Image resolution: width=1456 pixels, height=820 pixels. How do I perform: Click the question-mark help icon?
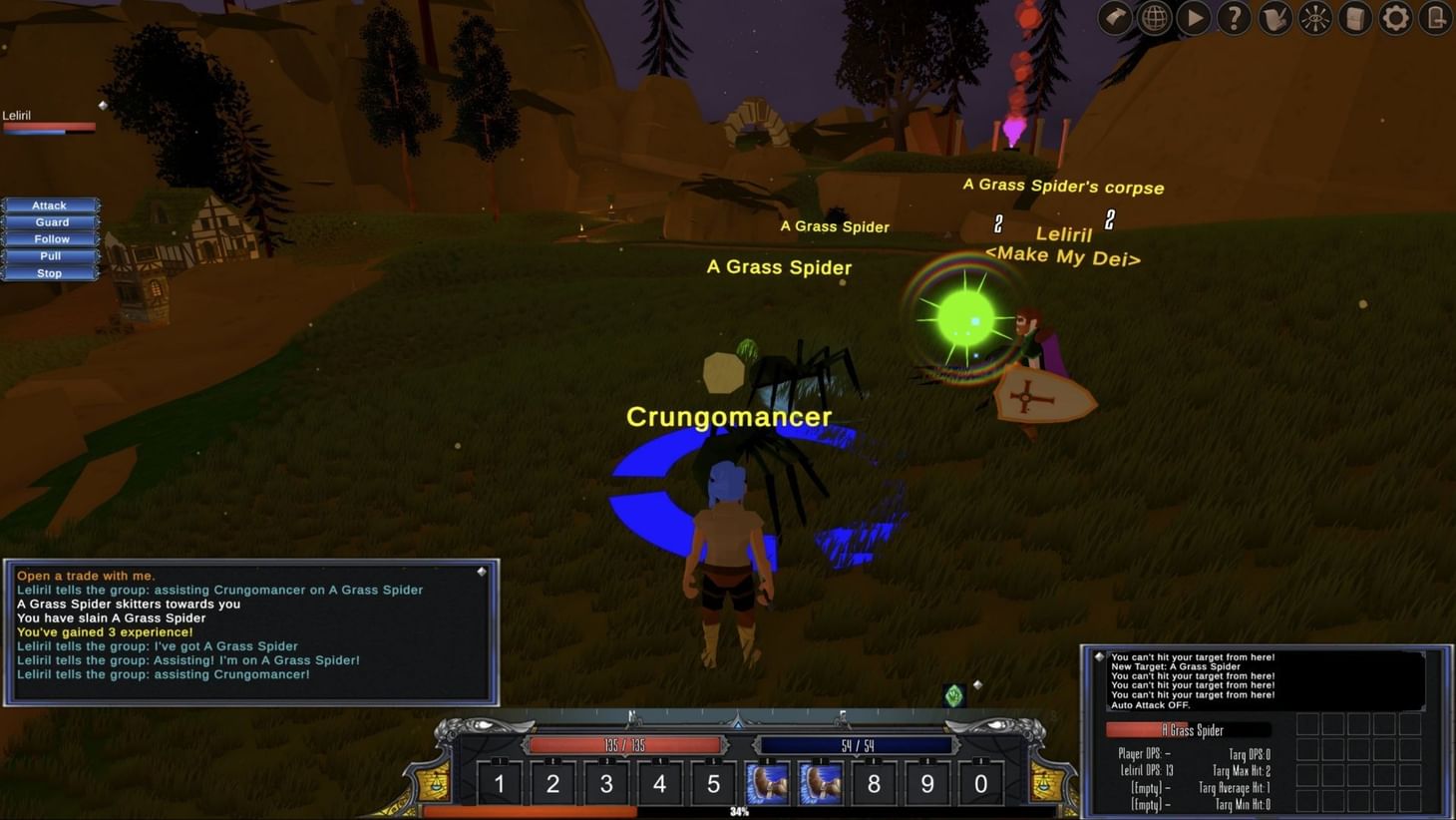coord(1234,17)
